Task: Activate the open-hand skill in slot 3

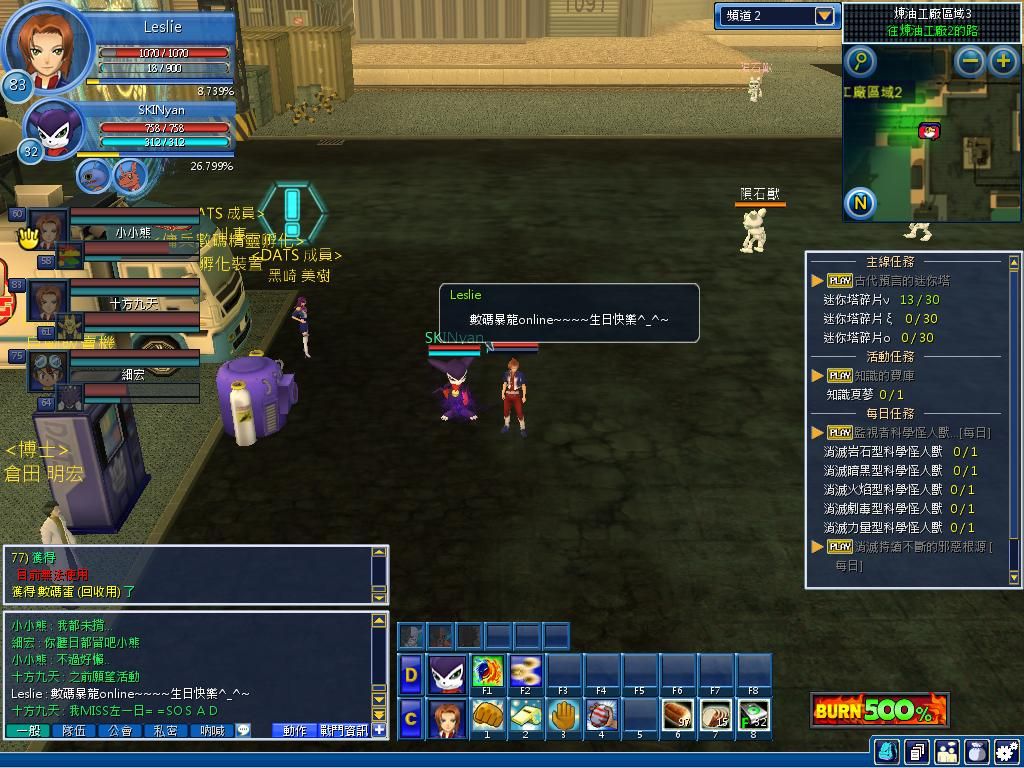Action: click(564, 718)
